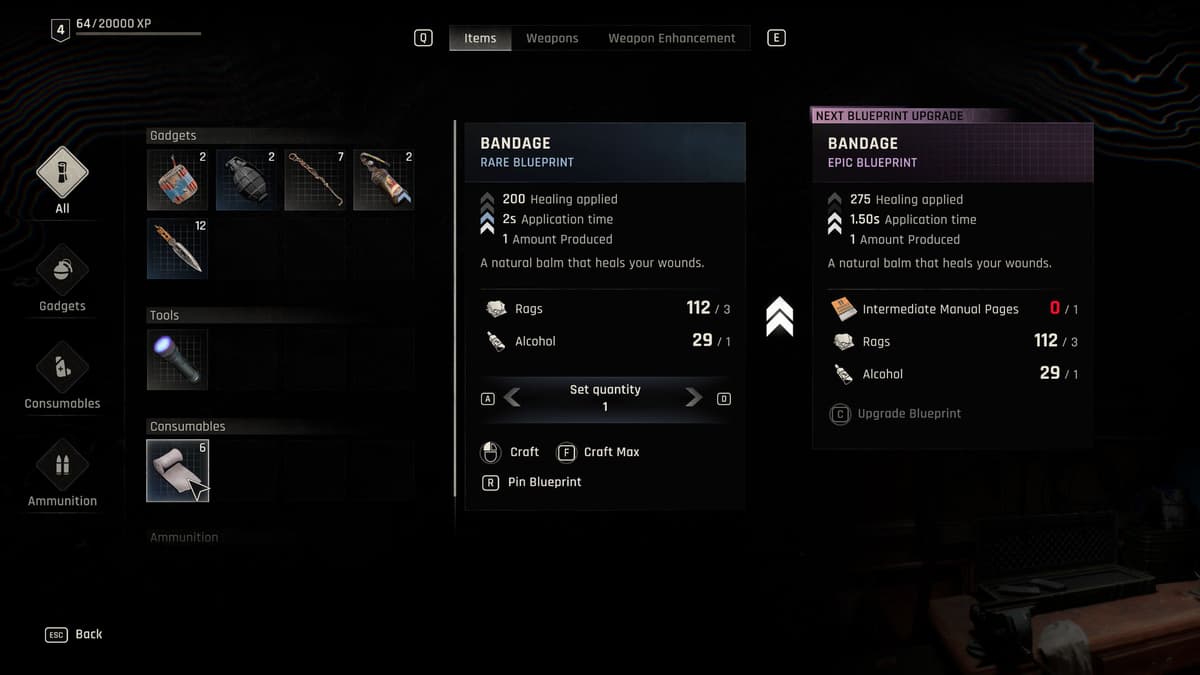
Task: Decrease the craft quantity with left arrow
Action: 512,398
